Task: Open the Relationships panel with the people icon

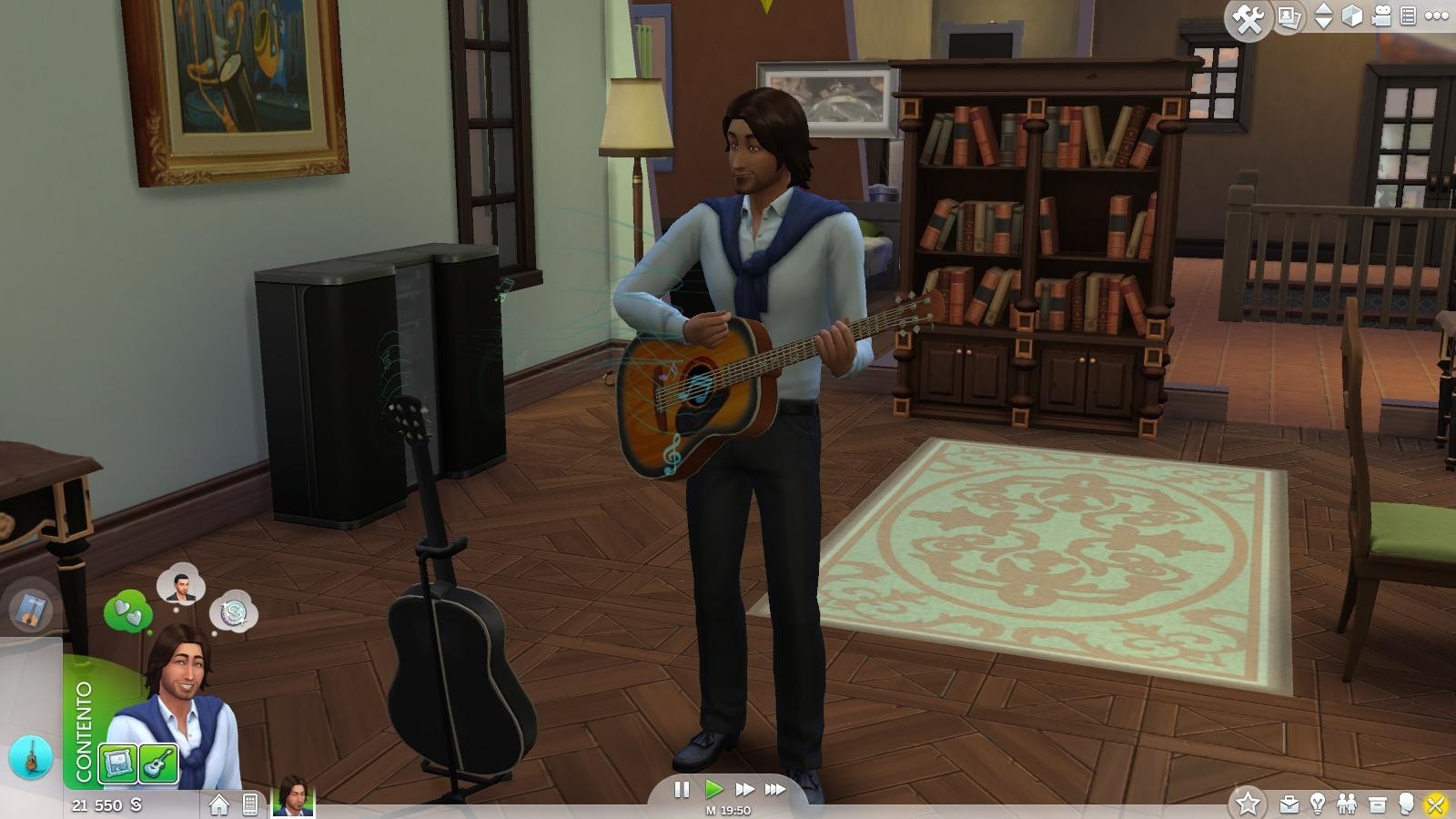Action: click(x=1347, y=804)
